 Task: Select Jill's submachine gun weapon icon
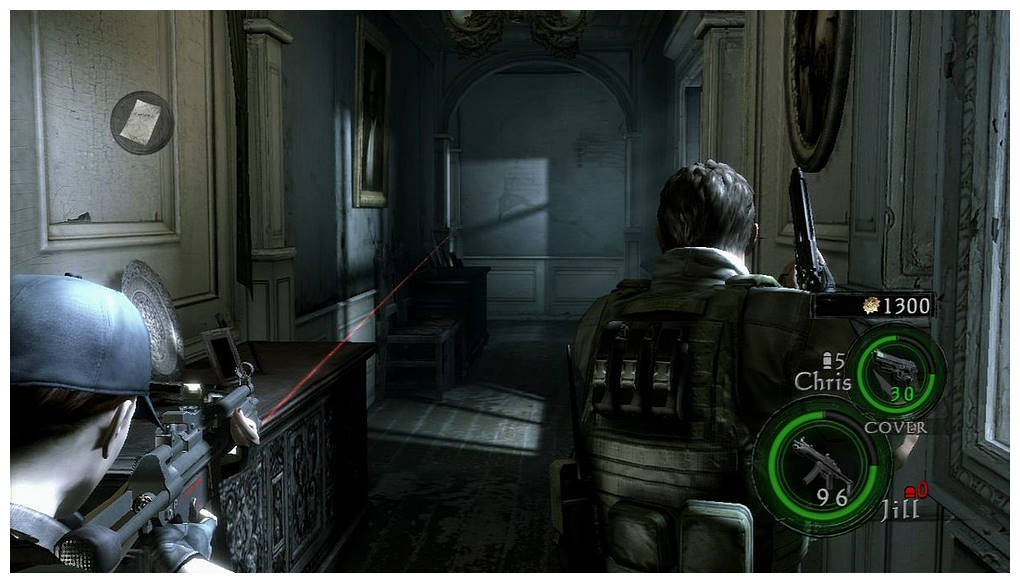(x=820, y=464)
